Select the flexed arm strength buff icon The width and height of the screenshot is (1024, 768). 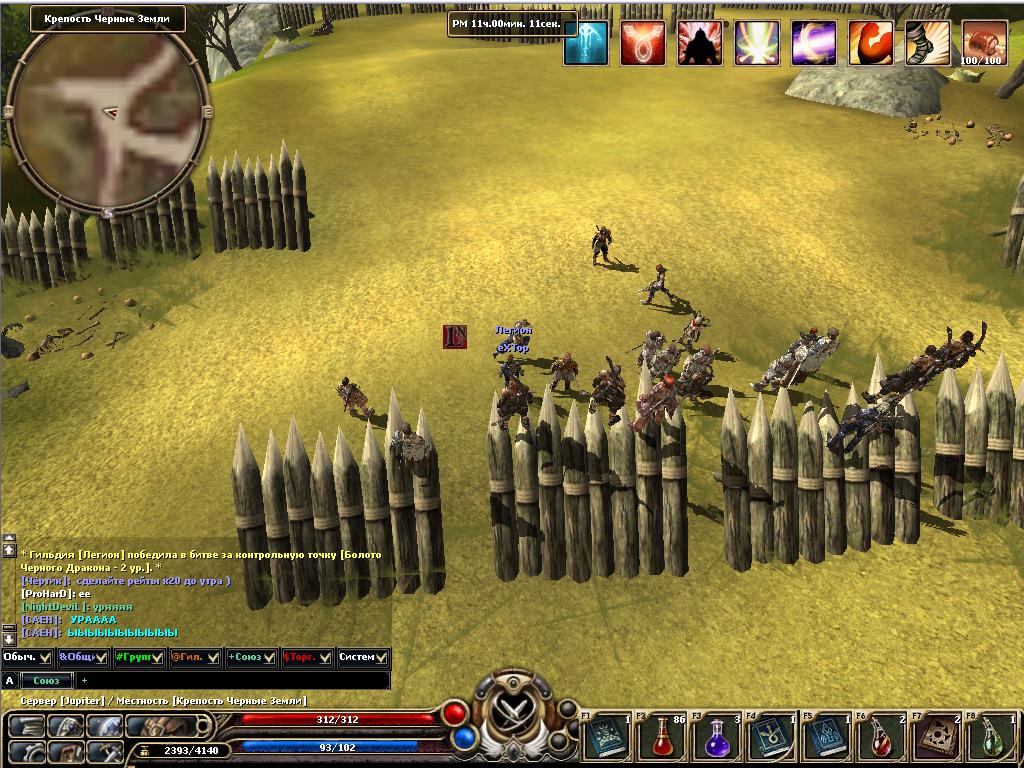pos(870,43)
